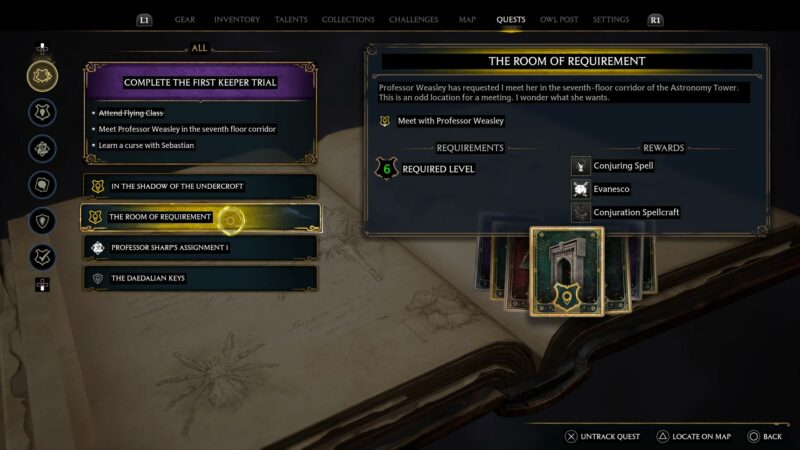
Task: Select the Room of Requirement quest card
Action: [567, 270]
